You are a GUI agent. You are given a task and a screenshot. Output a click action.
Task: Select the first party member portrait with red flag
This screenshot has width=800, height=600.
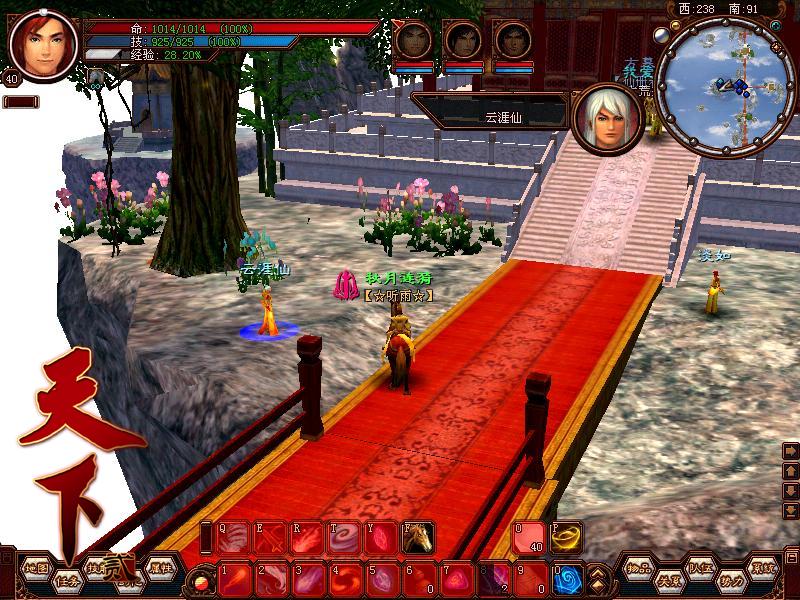point(413,42)
